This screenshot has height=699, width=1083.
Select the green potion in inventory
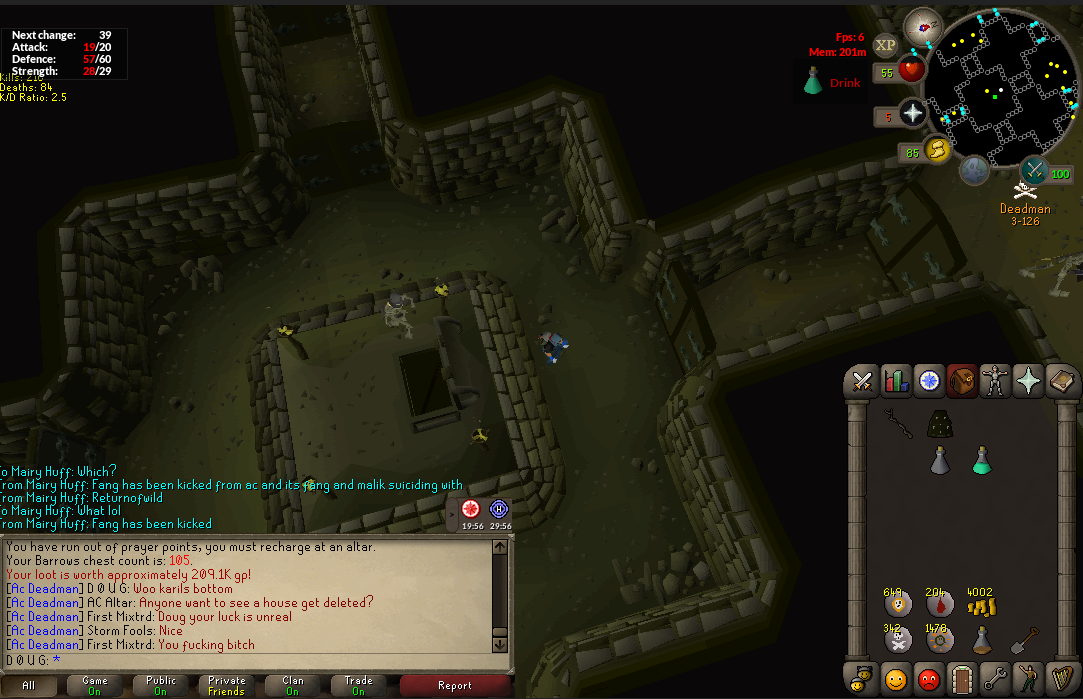point(981,460)
